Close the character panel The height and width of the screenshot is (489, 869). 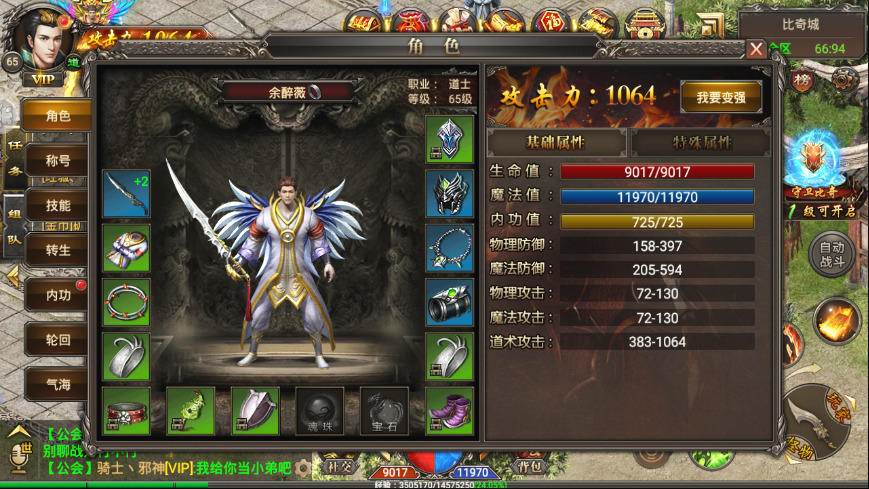click(756, 48)
